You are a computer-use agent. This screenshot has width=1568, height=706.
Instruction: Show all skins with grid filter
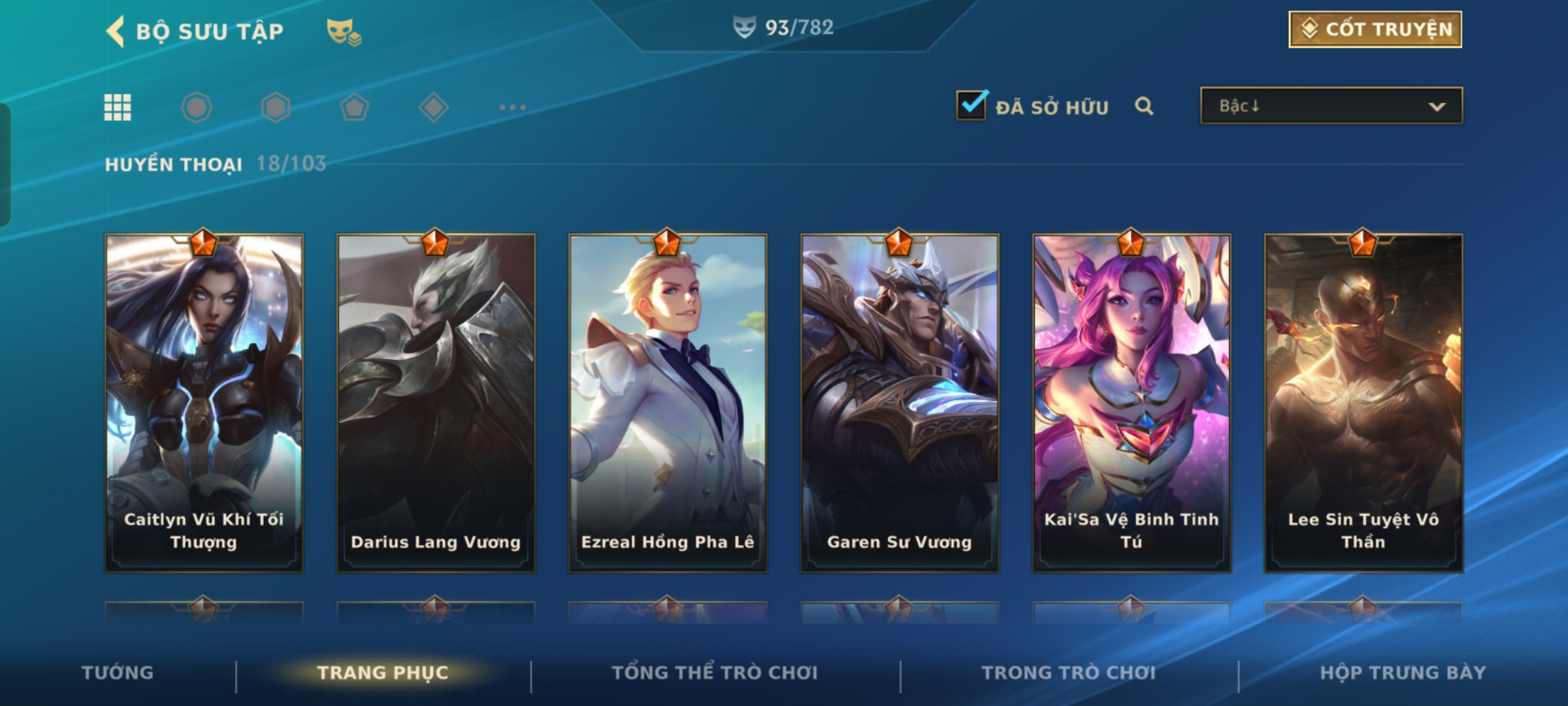(x=118, y=107)
